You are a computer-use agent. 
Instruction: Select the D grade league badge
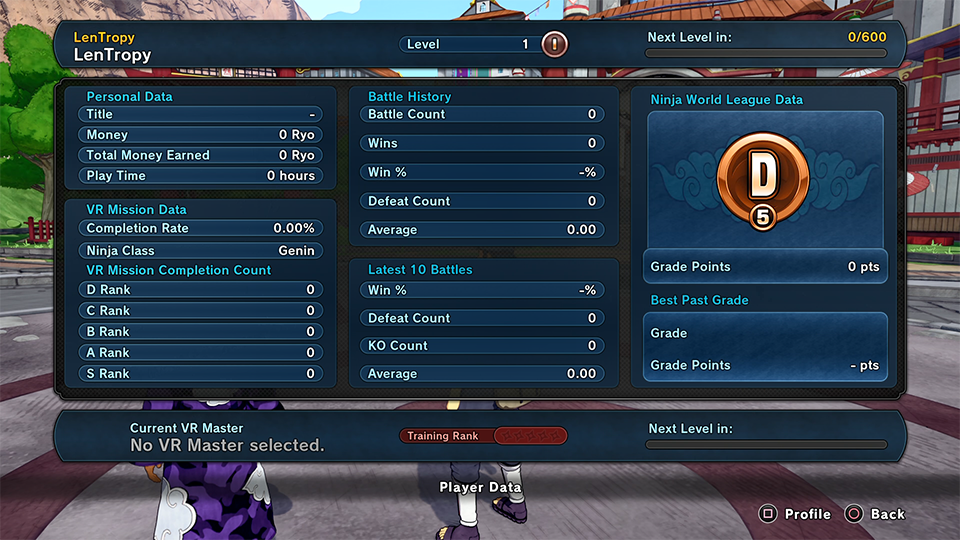764,180
